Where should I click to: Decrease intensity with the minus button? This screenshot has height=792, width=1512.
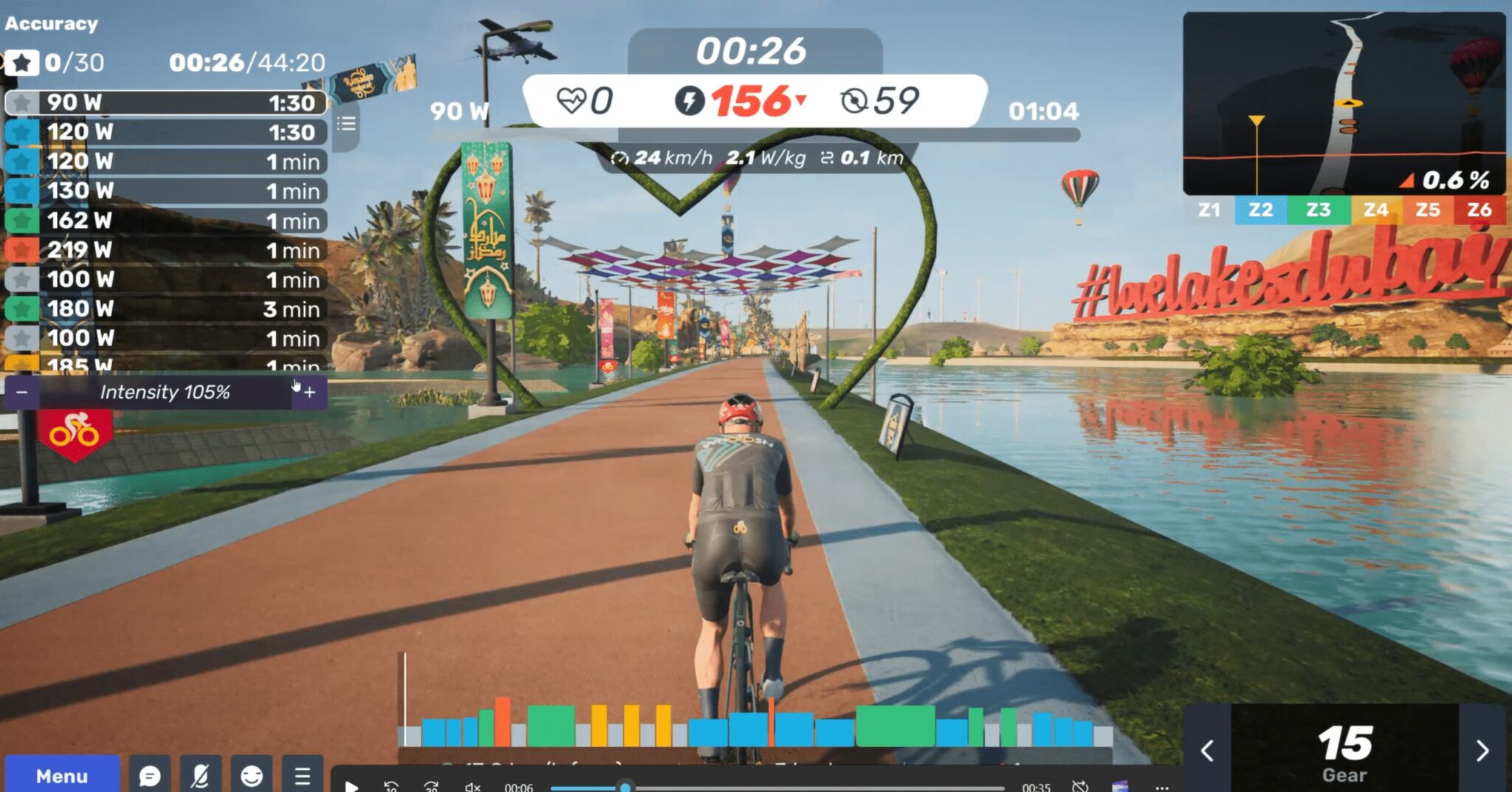22,392
